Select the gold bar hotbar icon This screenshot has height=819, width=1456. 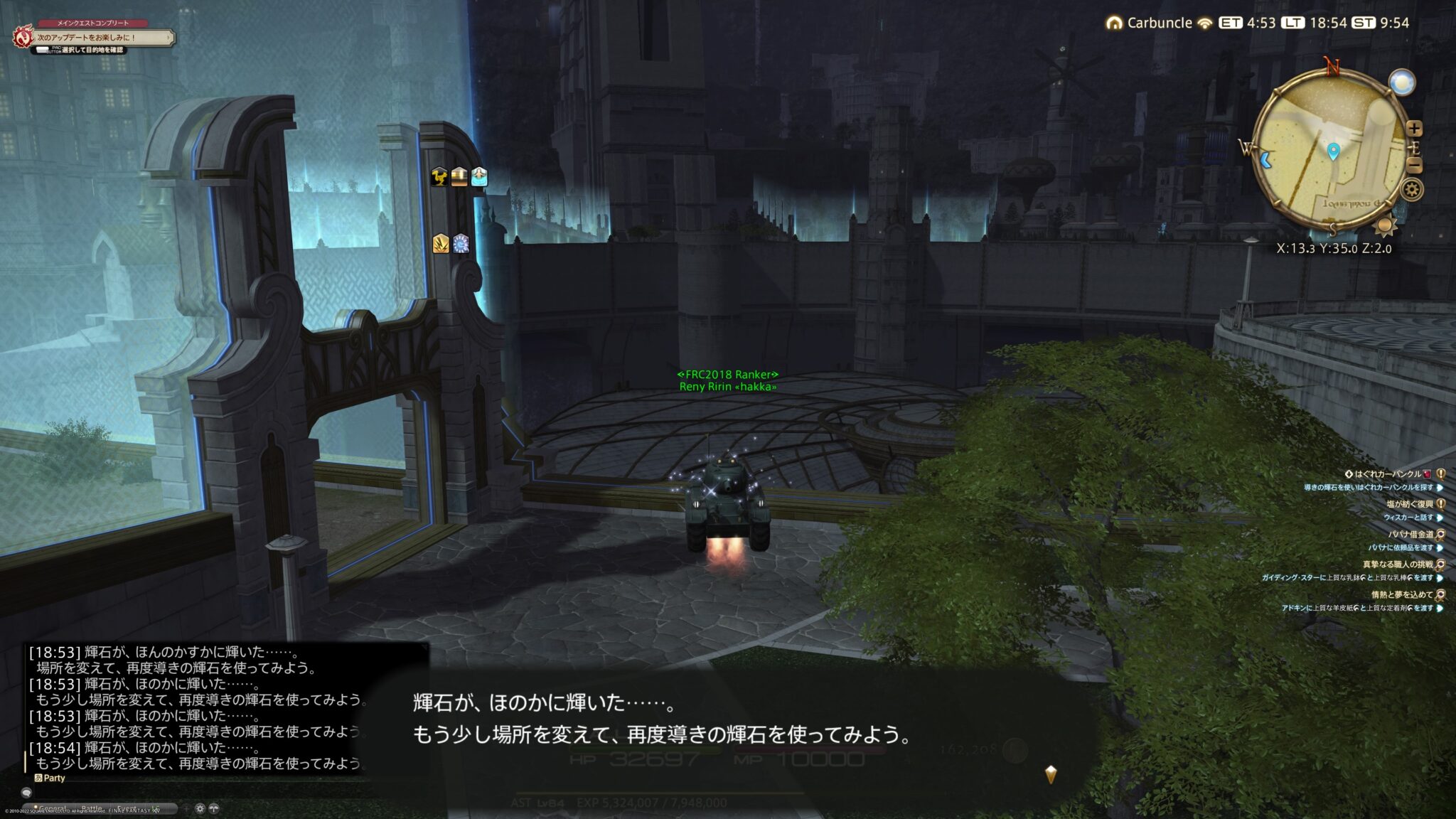pyautogui.click(x=459, y=179)
